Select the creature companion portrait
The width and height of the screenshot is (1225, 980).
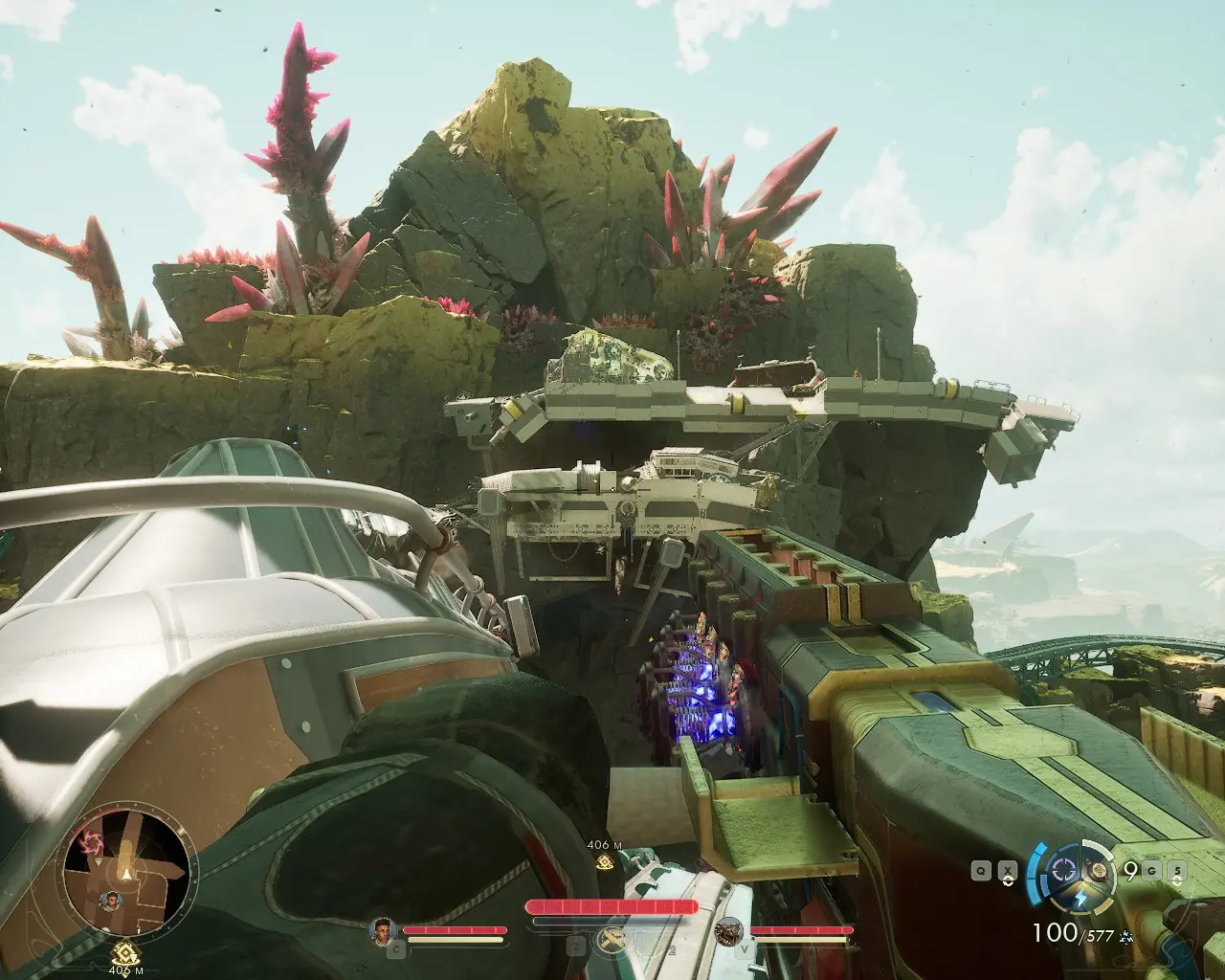[730, 930]
